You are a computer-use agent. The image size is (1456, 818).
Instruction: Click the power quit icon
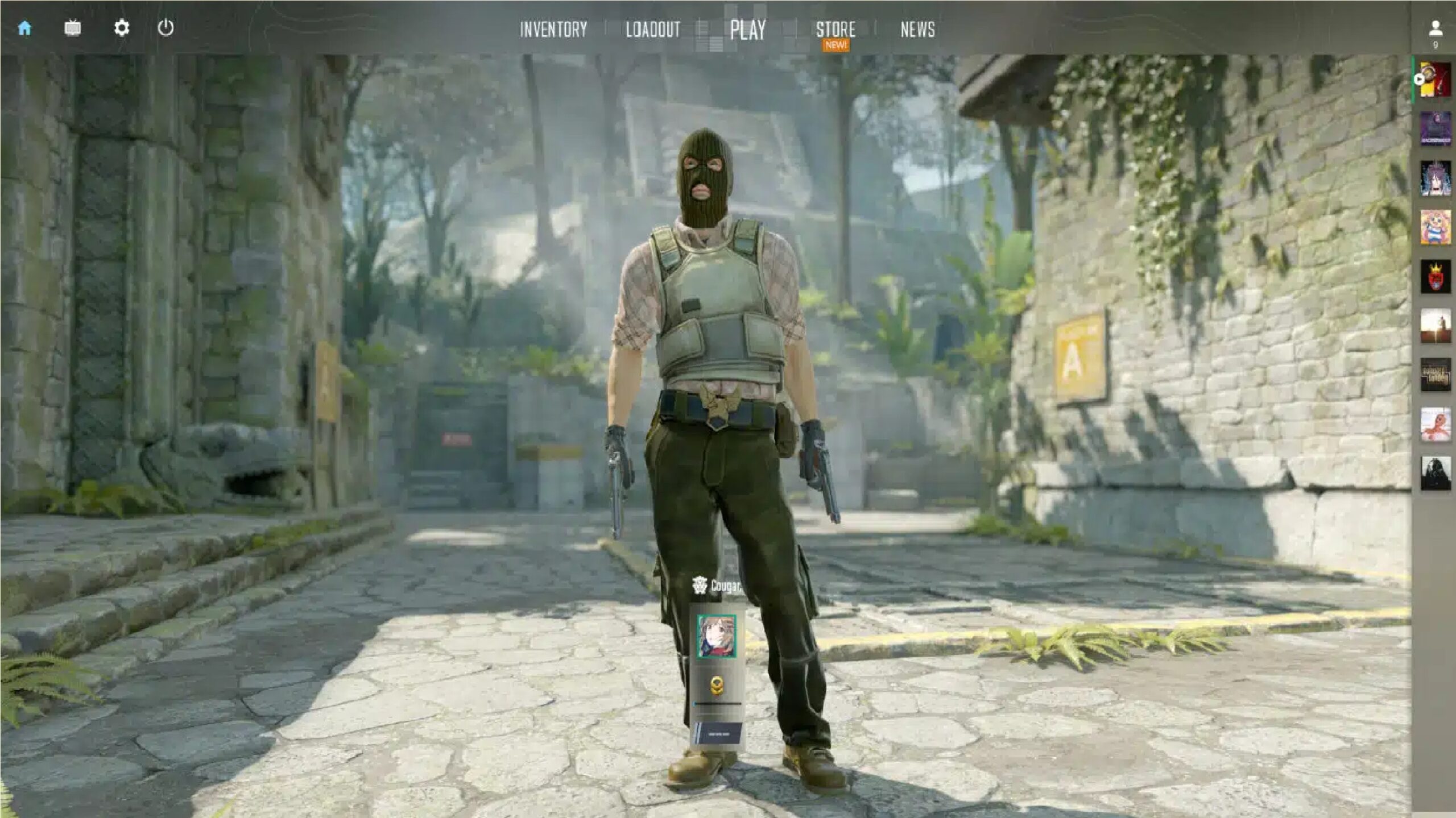[166, 28]
